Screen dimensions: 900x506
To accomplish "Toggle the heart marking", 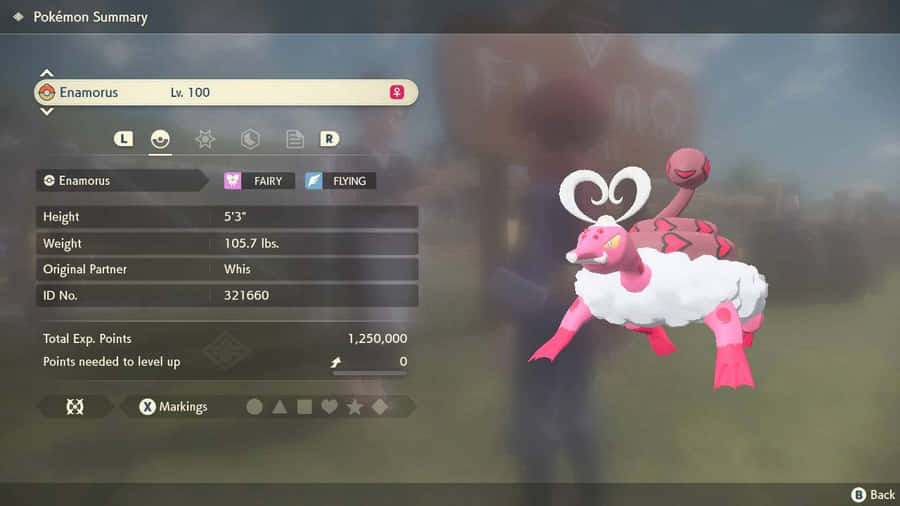I will (329, 407).
